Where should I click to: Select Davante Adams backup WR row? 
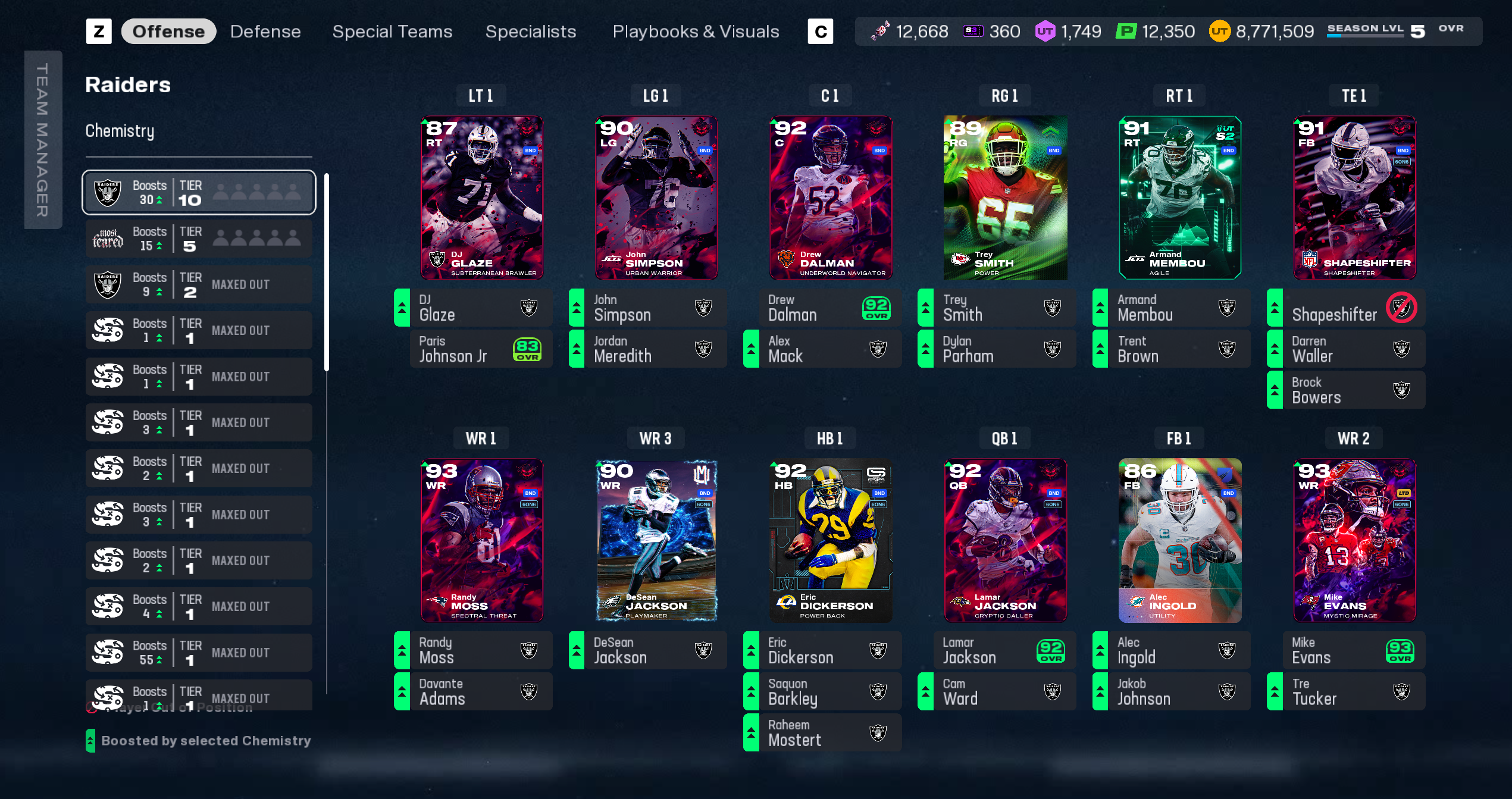click(x=473, y=691)
